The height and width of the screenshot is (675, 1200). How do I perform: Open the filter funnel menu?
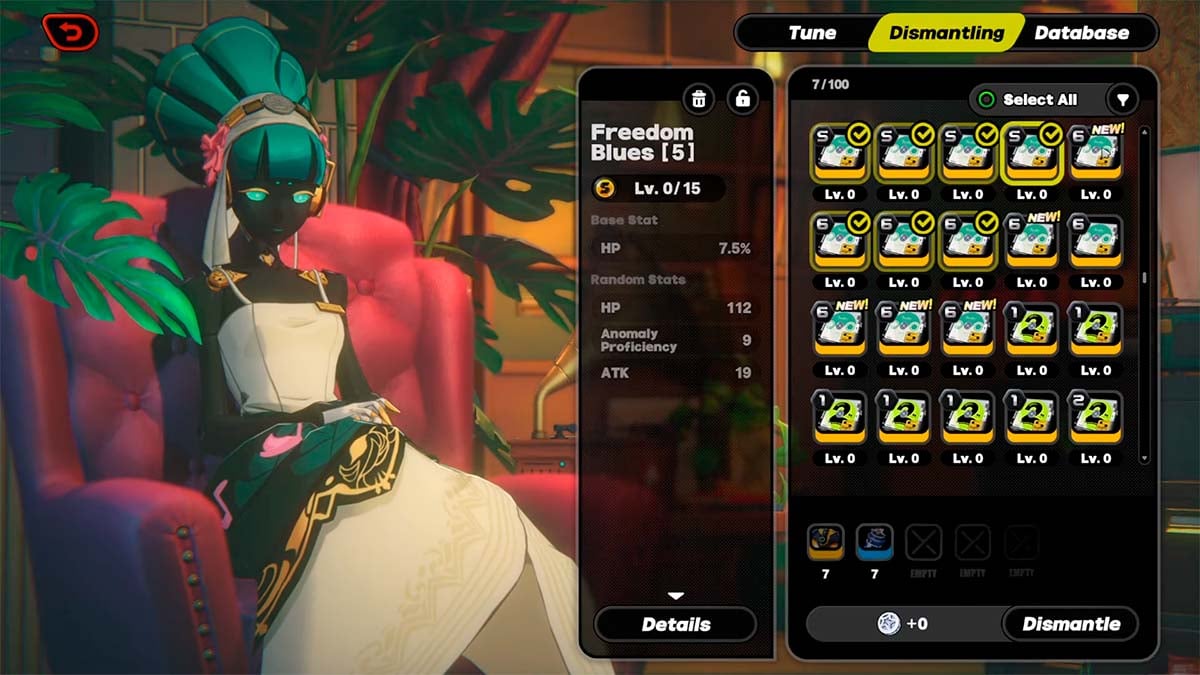pos(1123,99)
